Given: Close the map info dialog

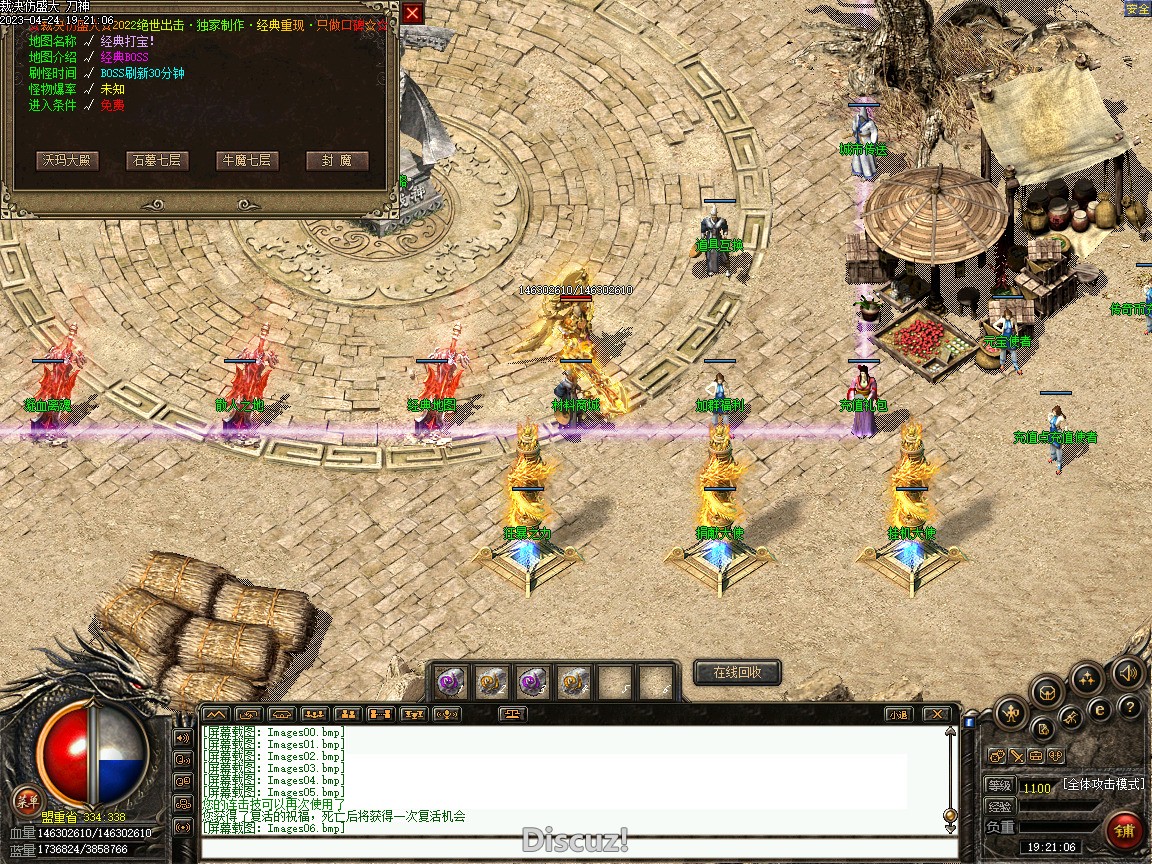Looking at the screenshot, I should pyautogui.click(x=412, y=13).
